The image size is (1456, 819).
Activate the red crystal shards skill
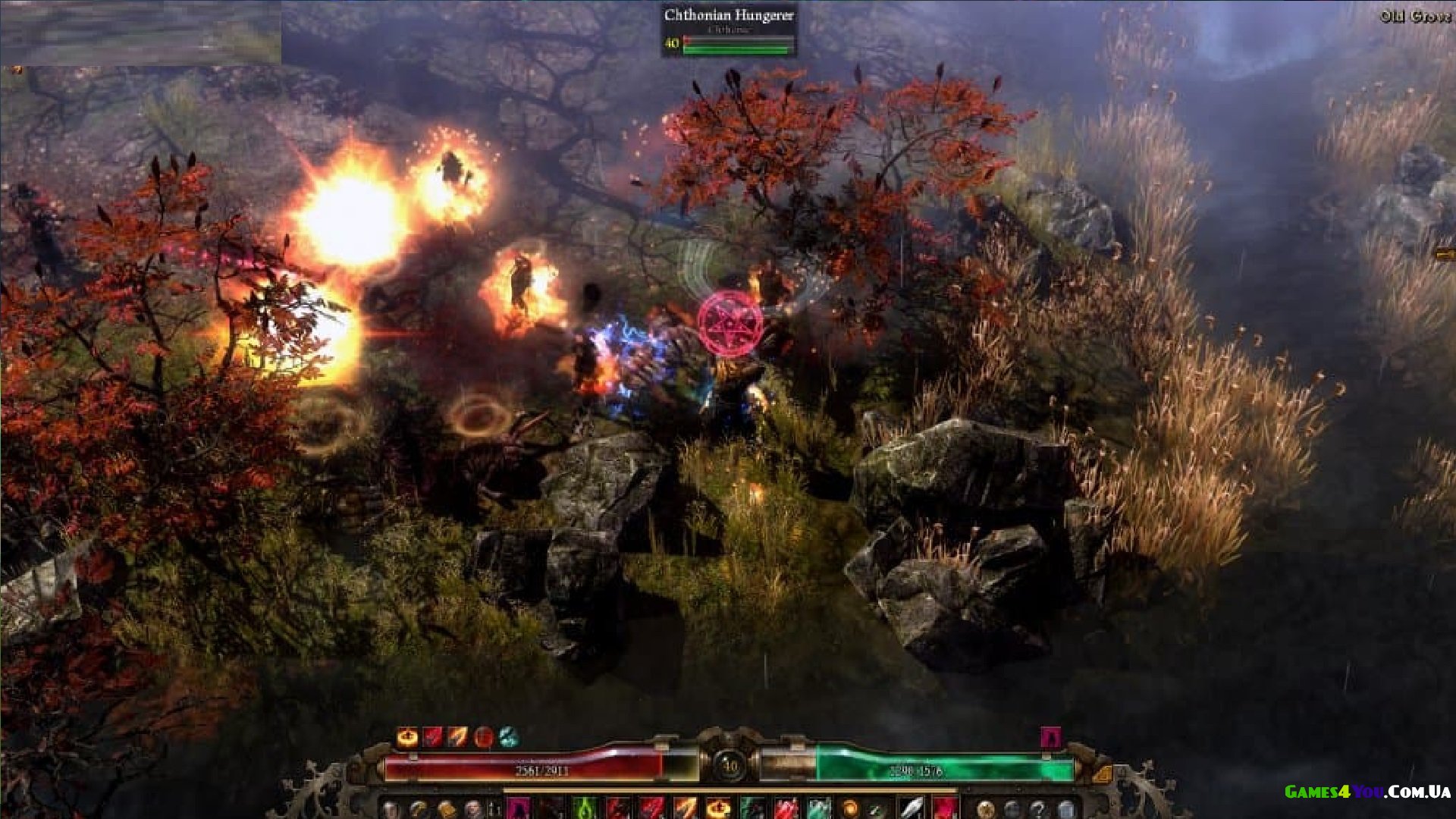point(786,808)
